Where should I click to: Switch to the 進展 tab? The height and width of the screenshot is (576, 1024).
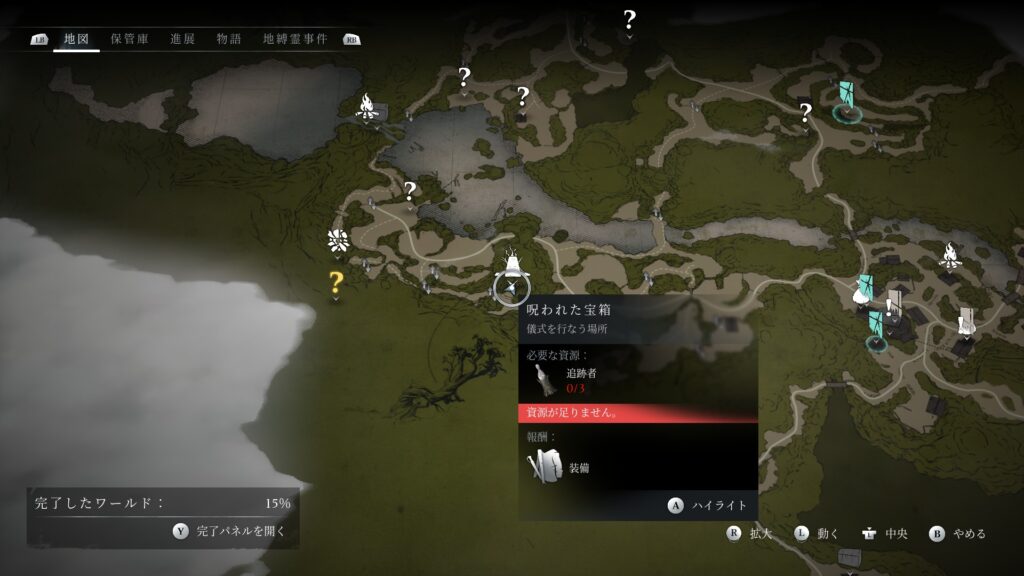182,39
